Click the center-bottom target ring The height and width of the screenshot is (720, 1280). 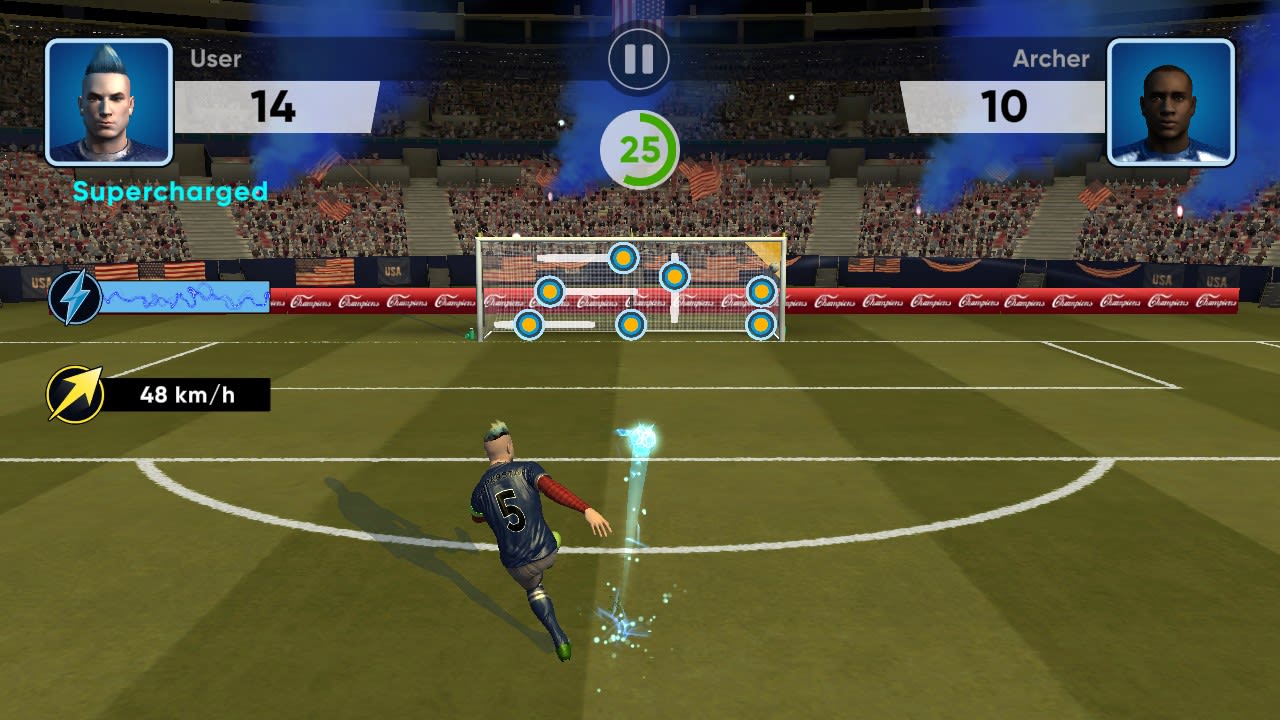pyautogui.click(x=631, y=325)
